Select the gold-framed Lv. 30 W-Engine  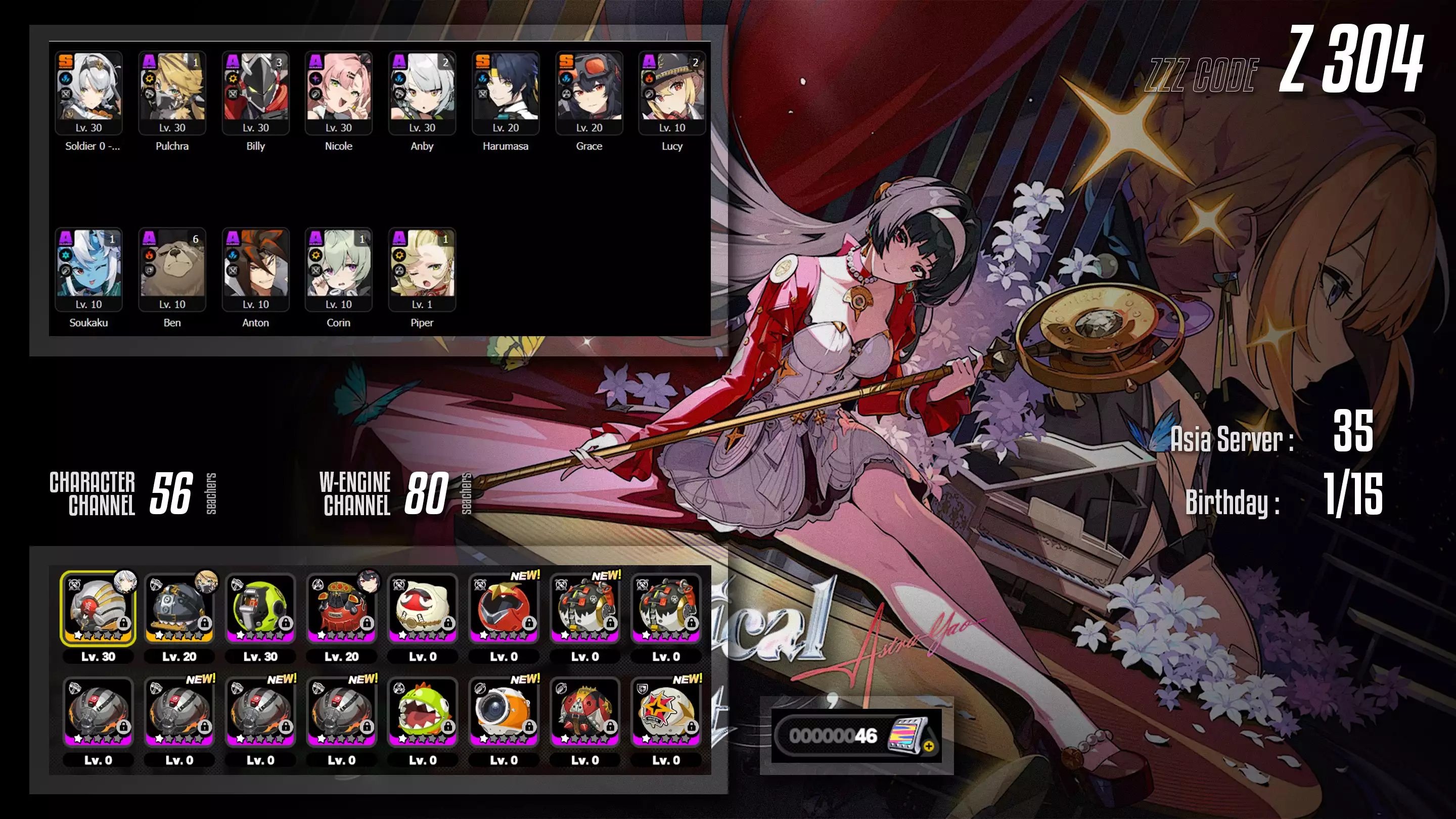98,608
